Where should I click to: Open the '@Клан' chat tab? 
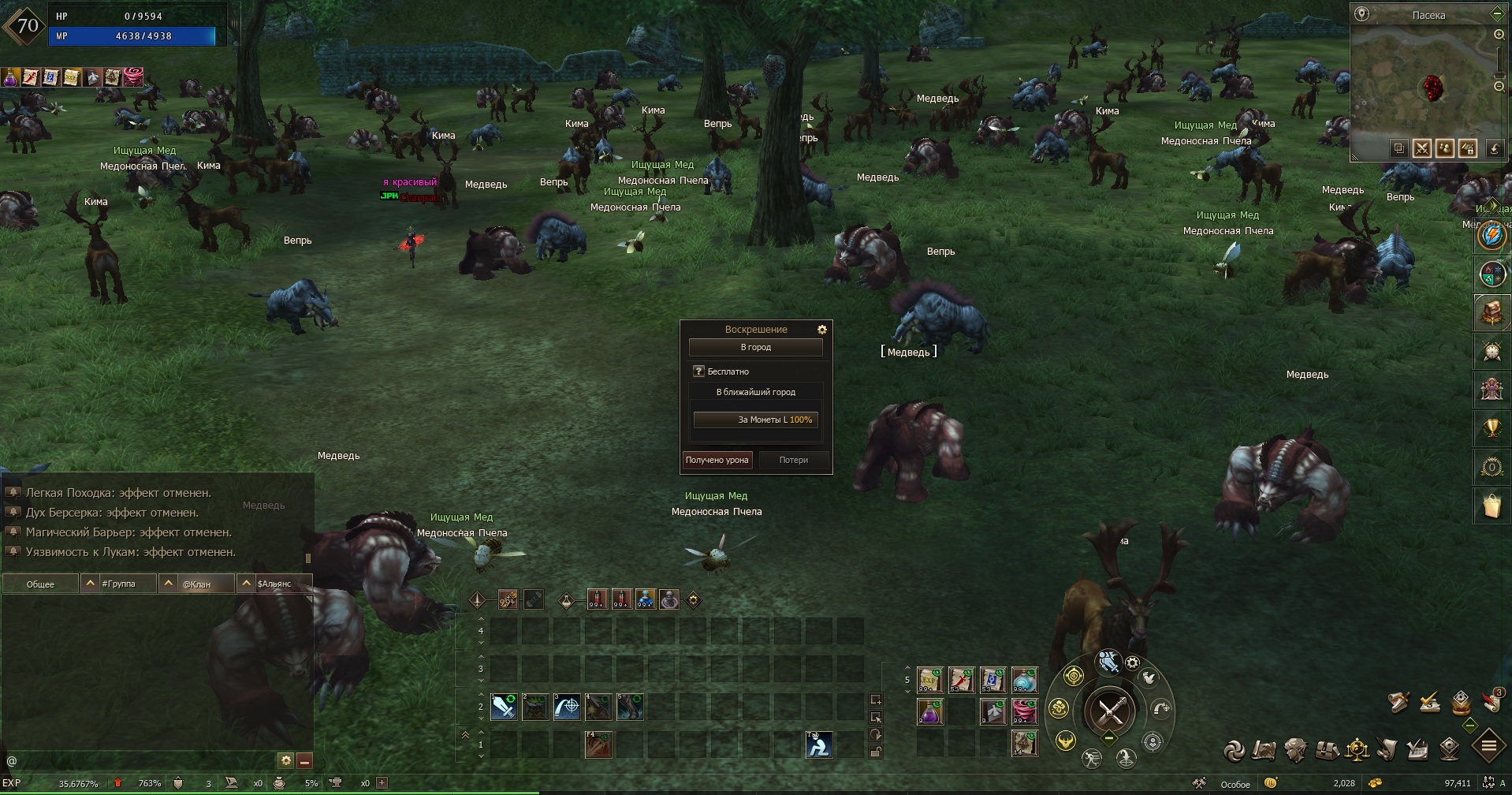pyautogui.click(x=196, y=584)
